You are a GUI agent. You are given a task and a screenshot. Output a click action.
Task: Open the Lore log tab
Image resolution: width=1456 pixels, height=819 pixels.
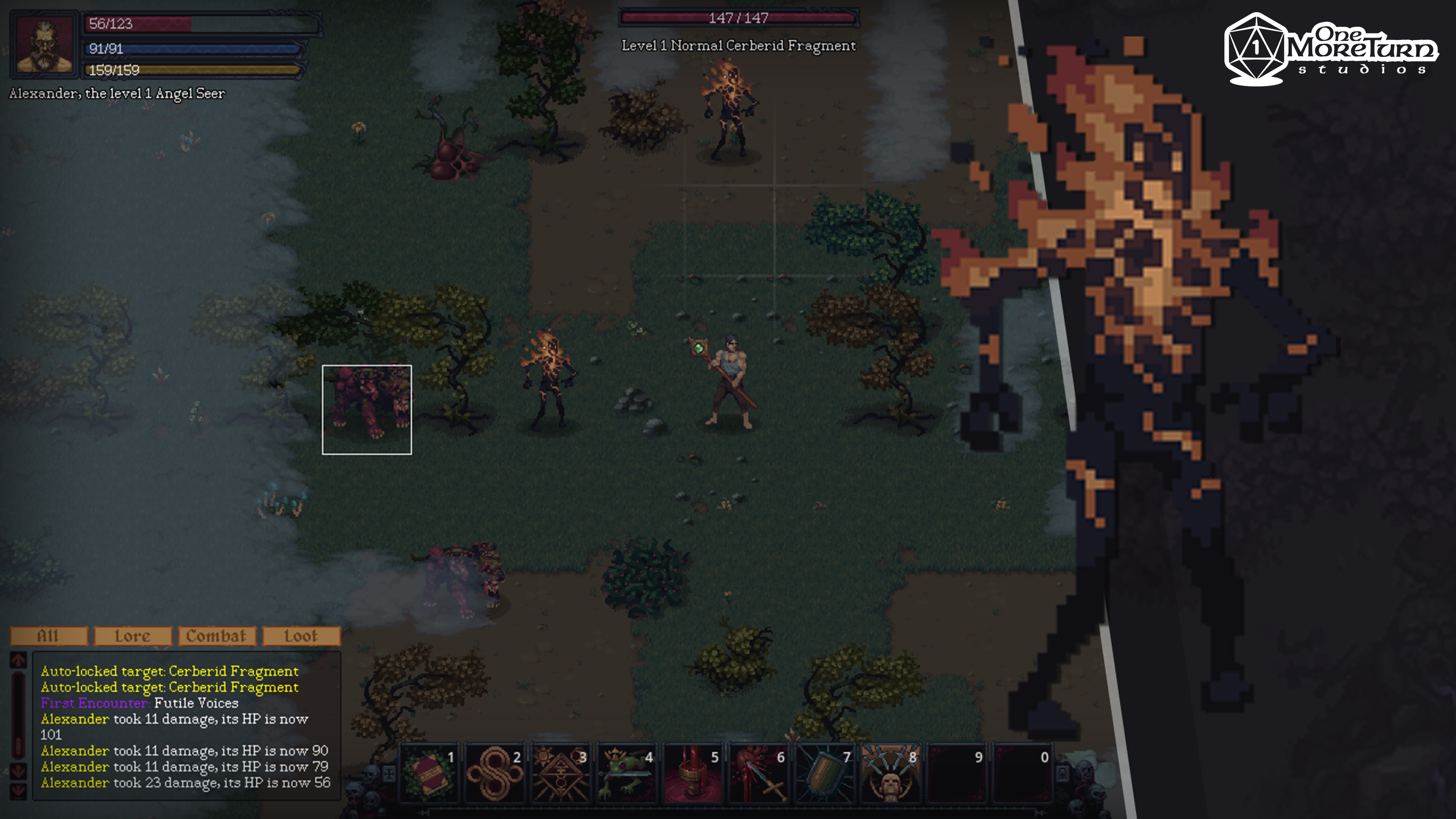click(x=133, y=636)
